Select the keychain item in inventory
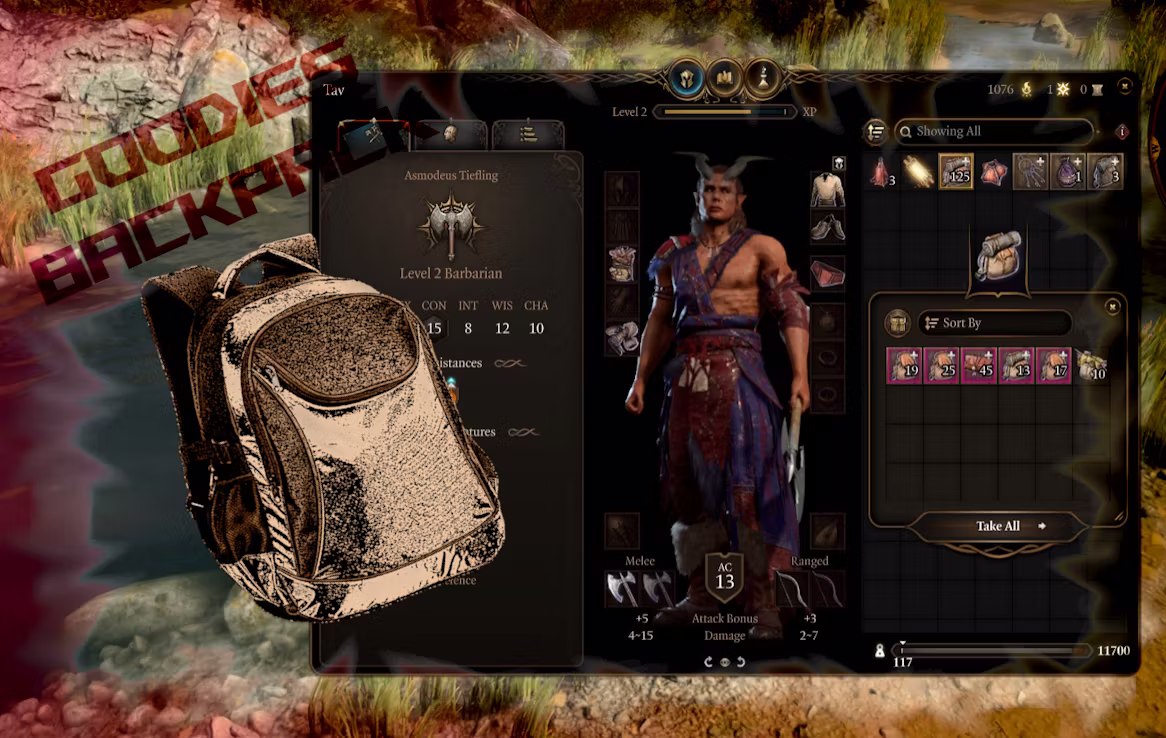The height and width of the screenshot is (738, 1166). click(1030, 172)
